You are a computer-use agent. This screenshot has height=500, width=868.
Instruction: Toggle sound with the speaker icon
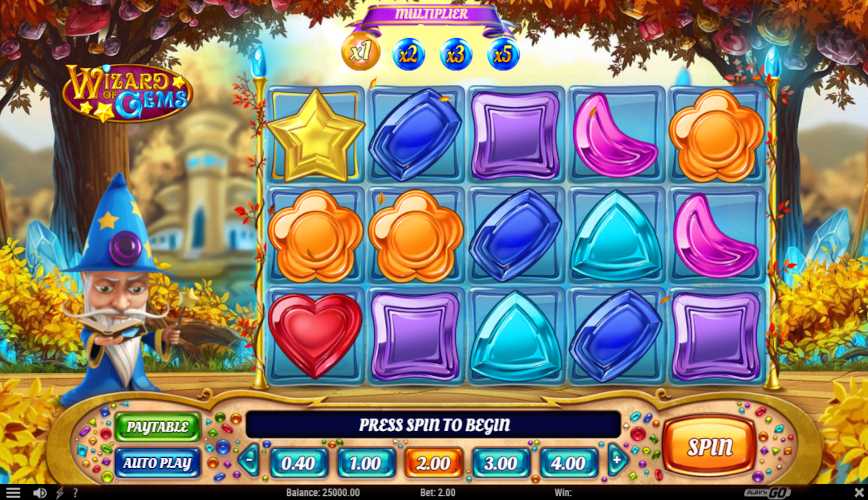pos(40,493)
